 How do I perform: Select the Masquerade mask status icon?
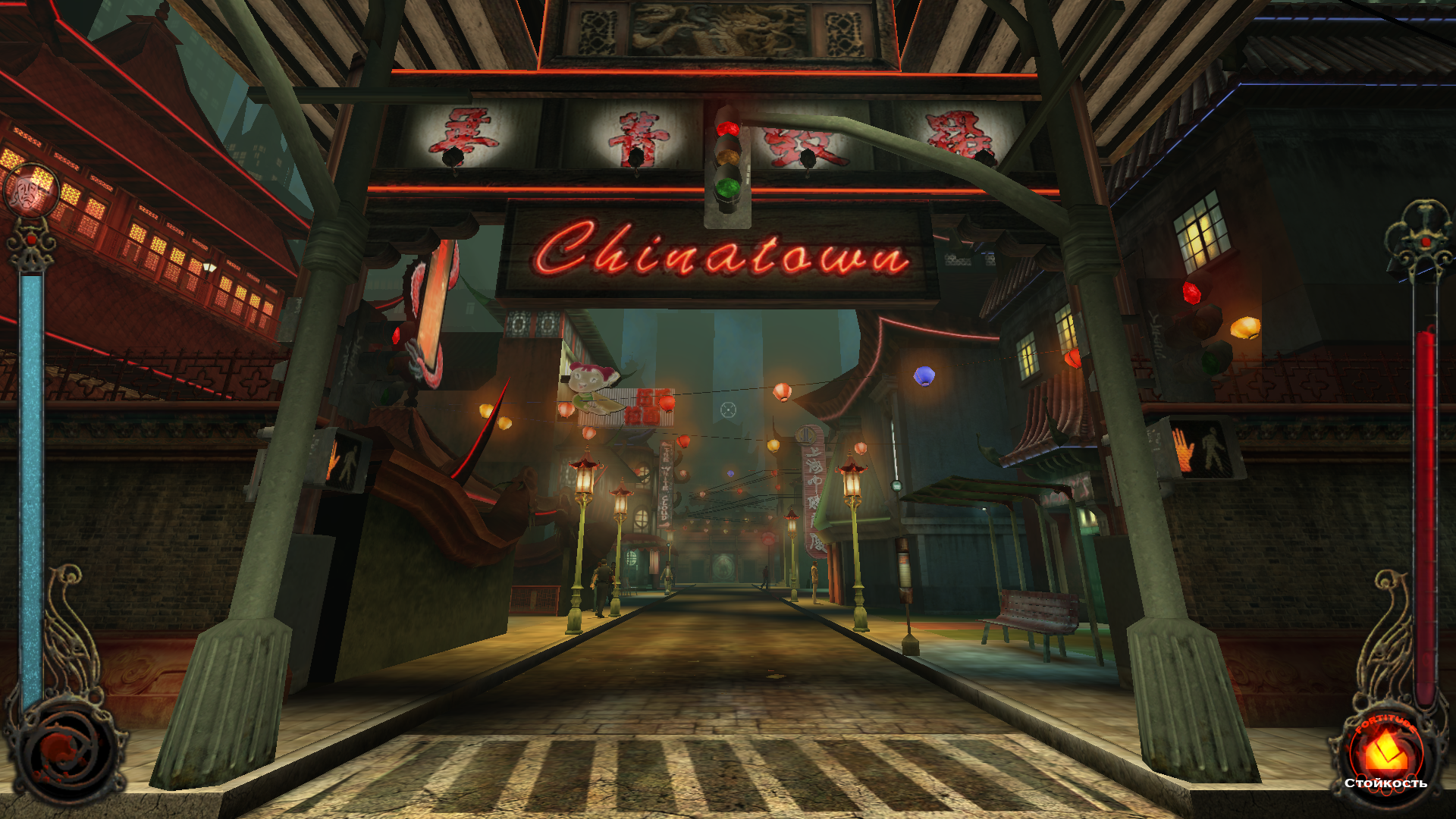tap(31, 191)
